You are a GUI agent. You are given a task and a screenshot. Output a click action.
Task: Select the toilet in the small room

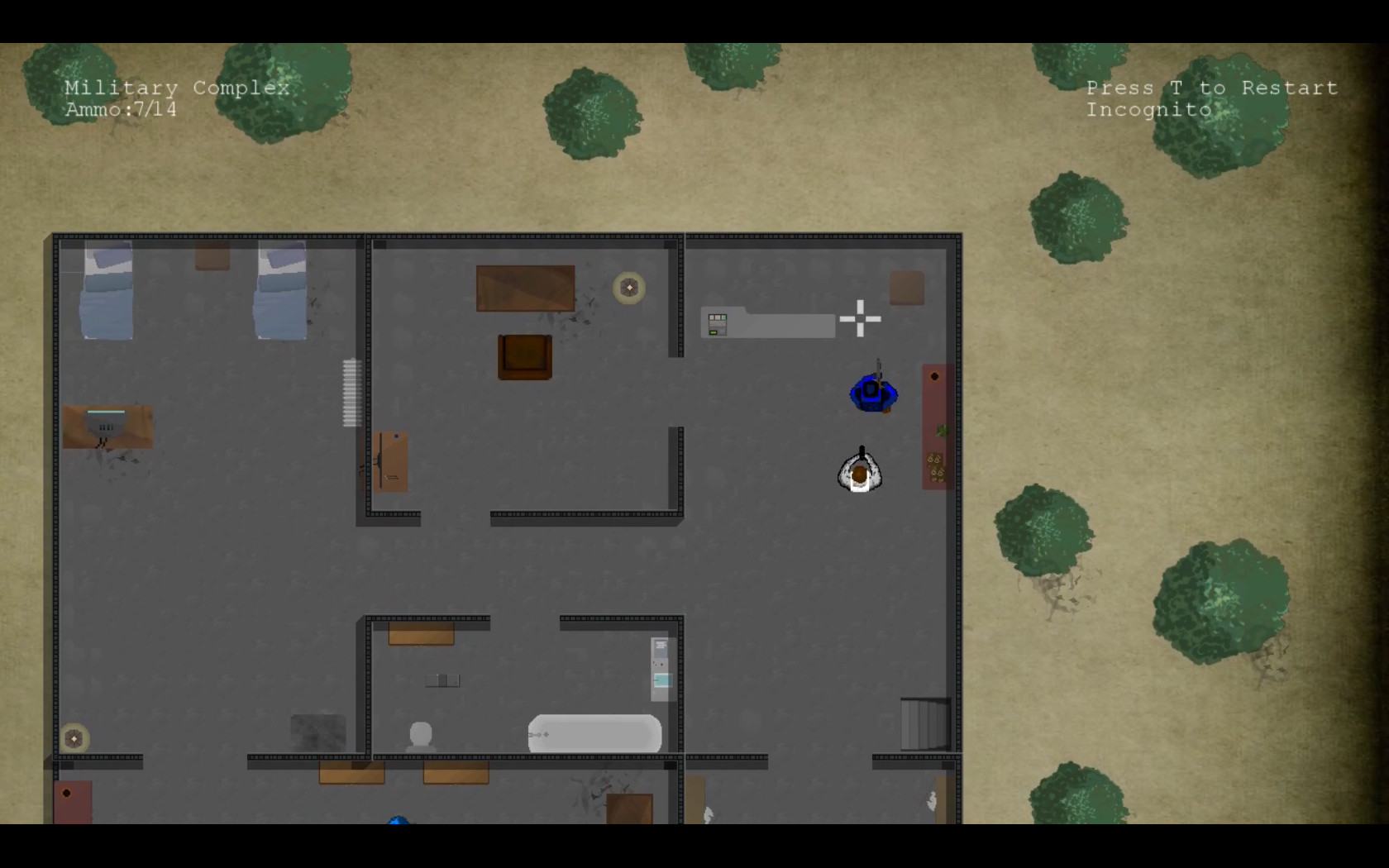(420, 732)
